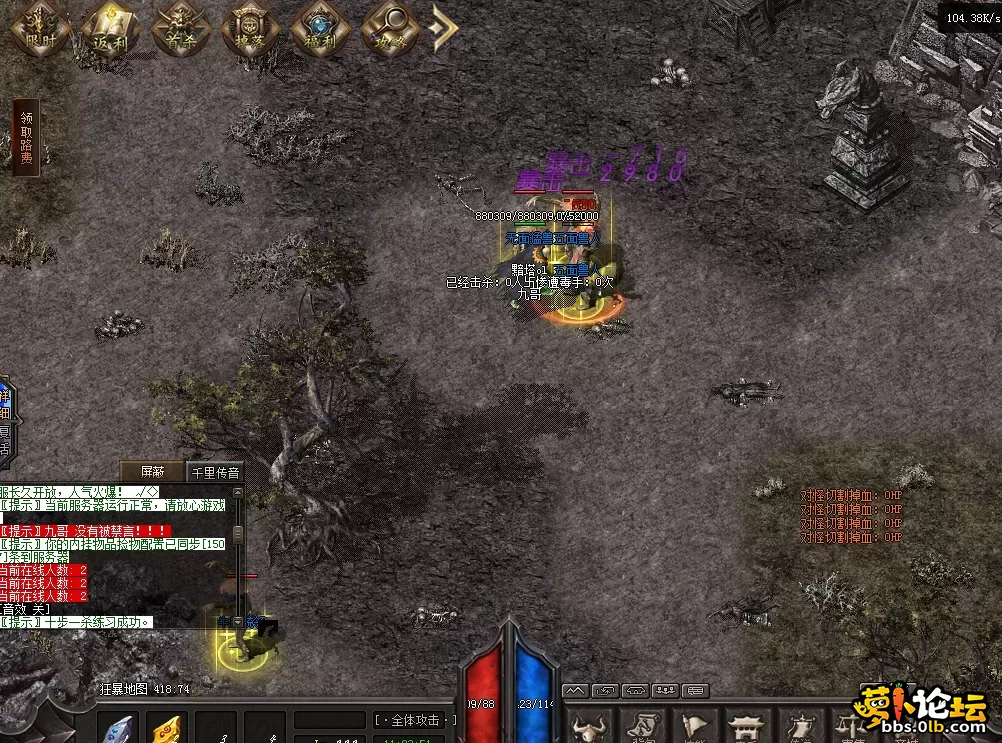Switch to the 千里传音 chat tab
Viewport: 1002px width, 743px height.
click(x=215, y=472)
